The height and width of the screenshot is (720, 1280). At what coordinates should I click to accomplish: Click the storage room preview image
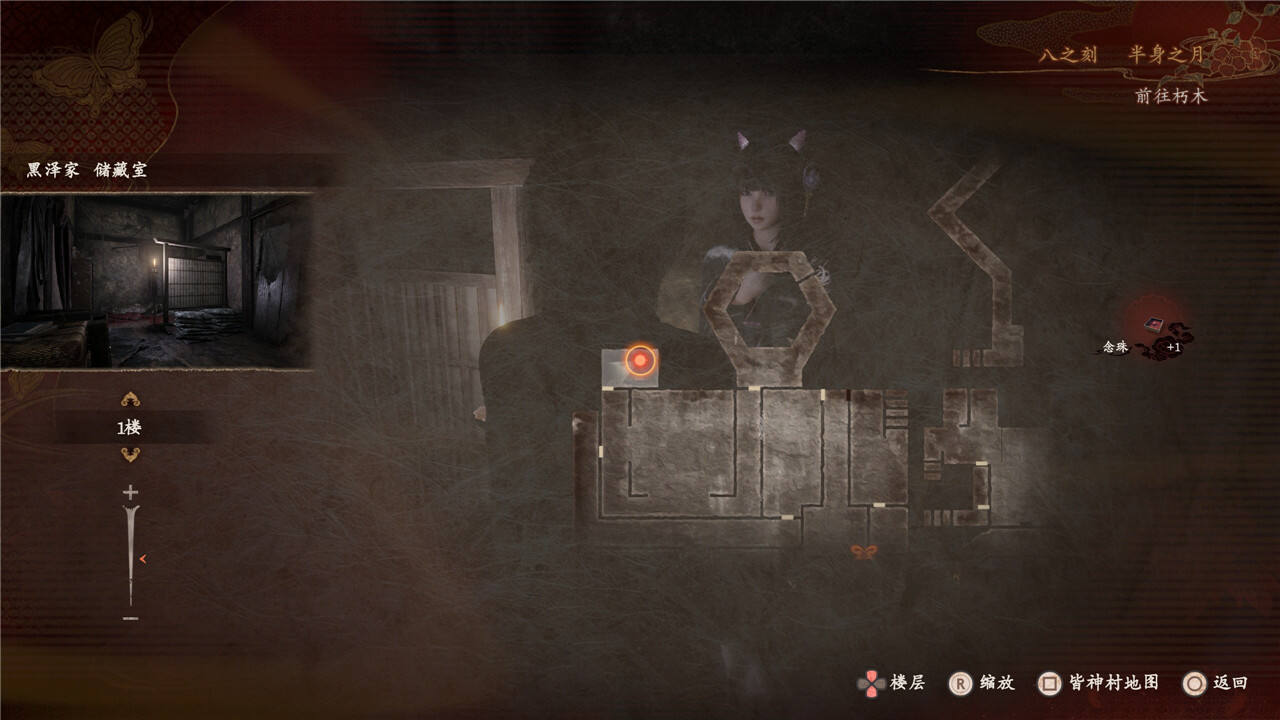click(x=157, y=281)
